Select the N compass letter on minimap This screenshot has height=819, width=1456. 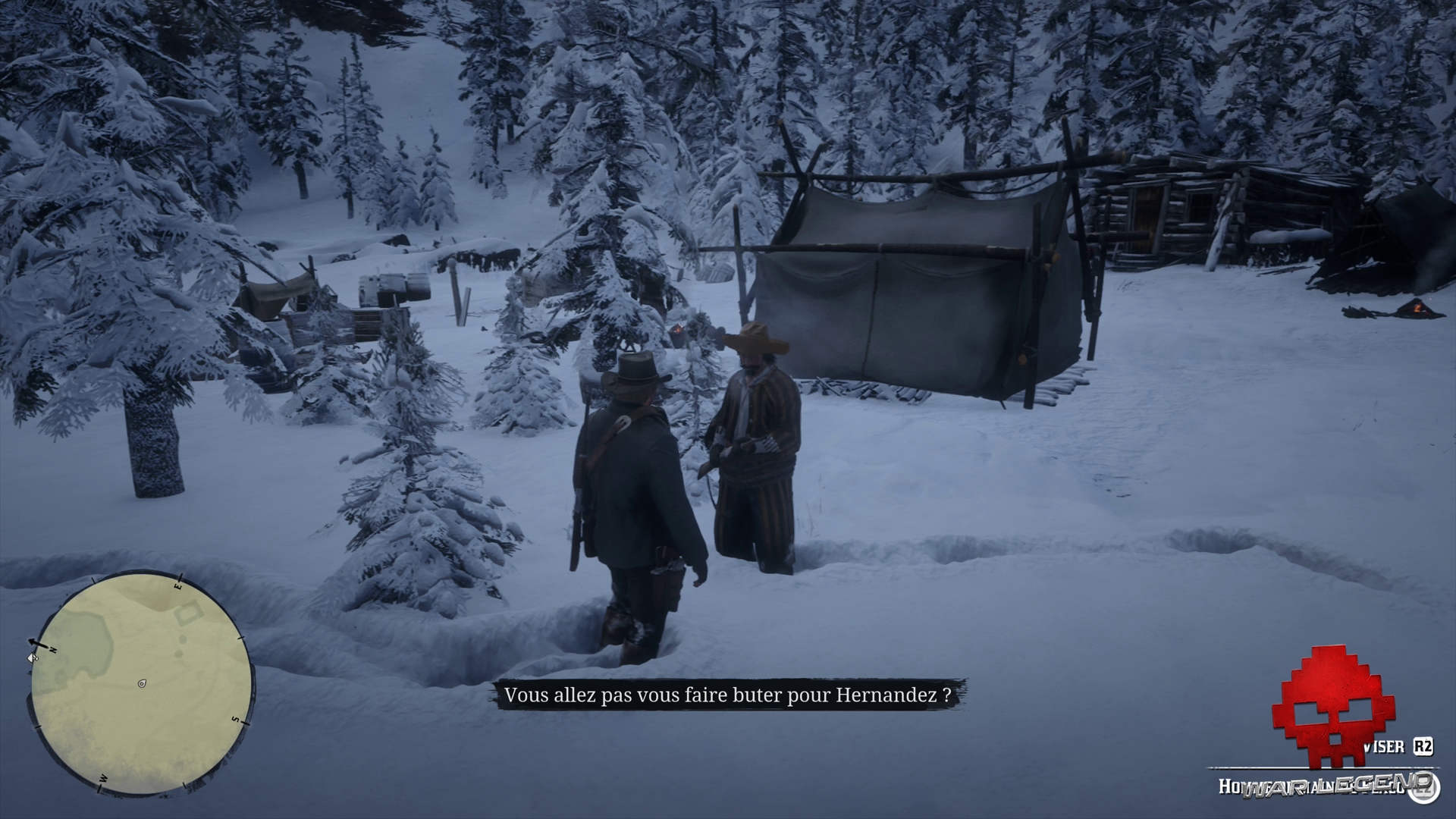[53, 649]
